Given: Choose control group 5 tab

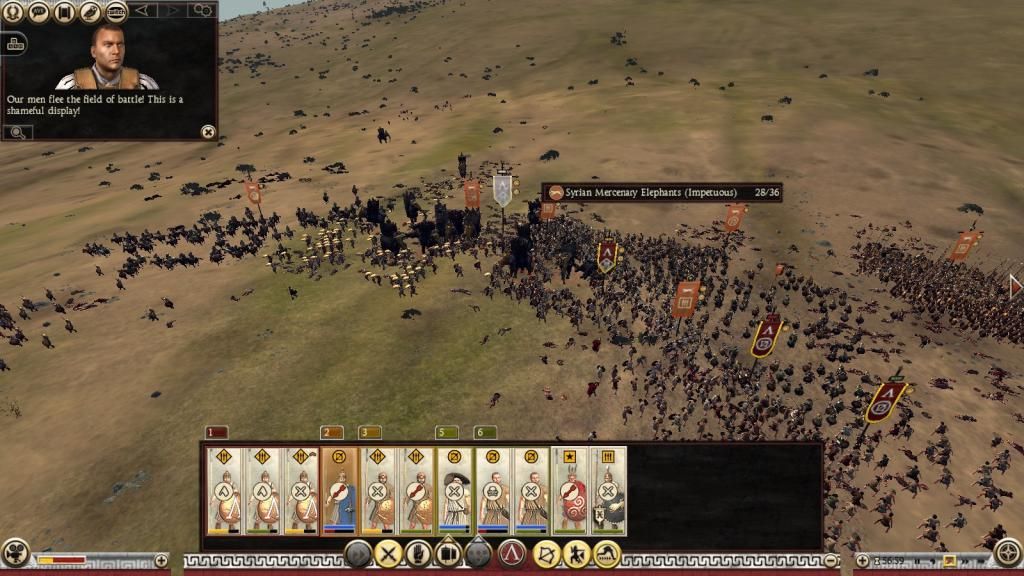Looking at the screenshot, I should 446,433.
